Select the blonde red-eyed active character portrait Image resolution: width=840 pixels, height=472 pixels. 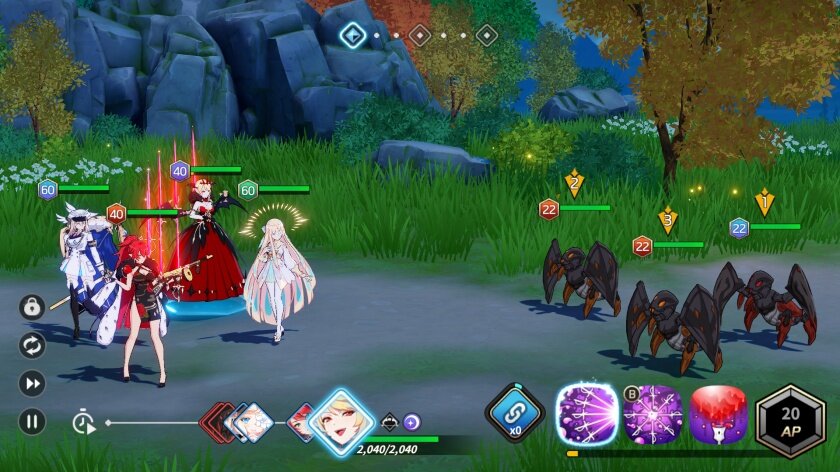[341, 421]
